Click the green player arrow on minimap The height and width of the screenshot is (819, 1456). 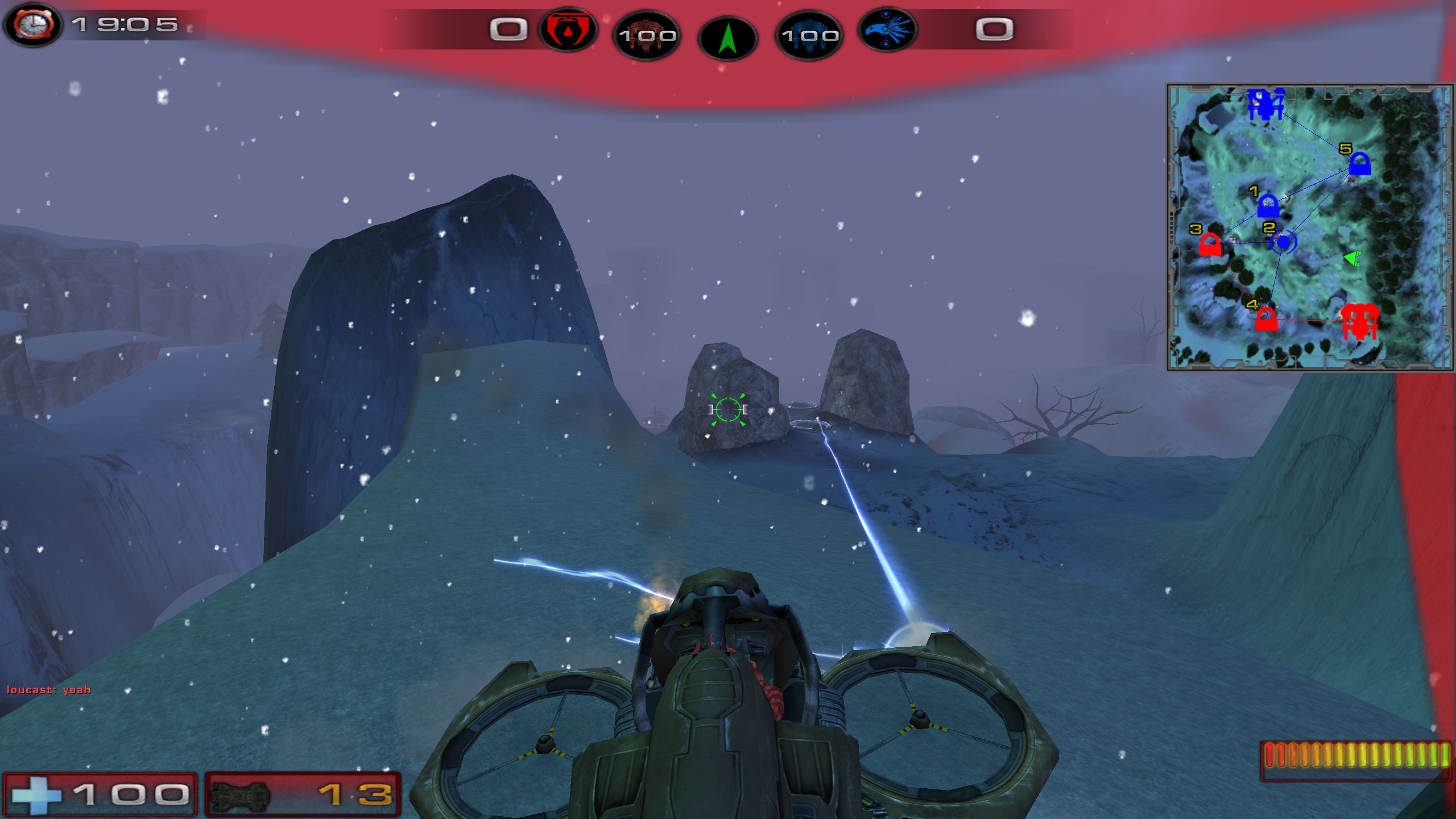[1352, 259]
